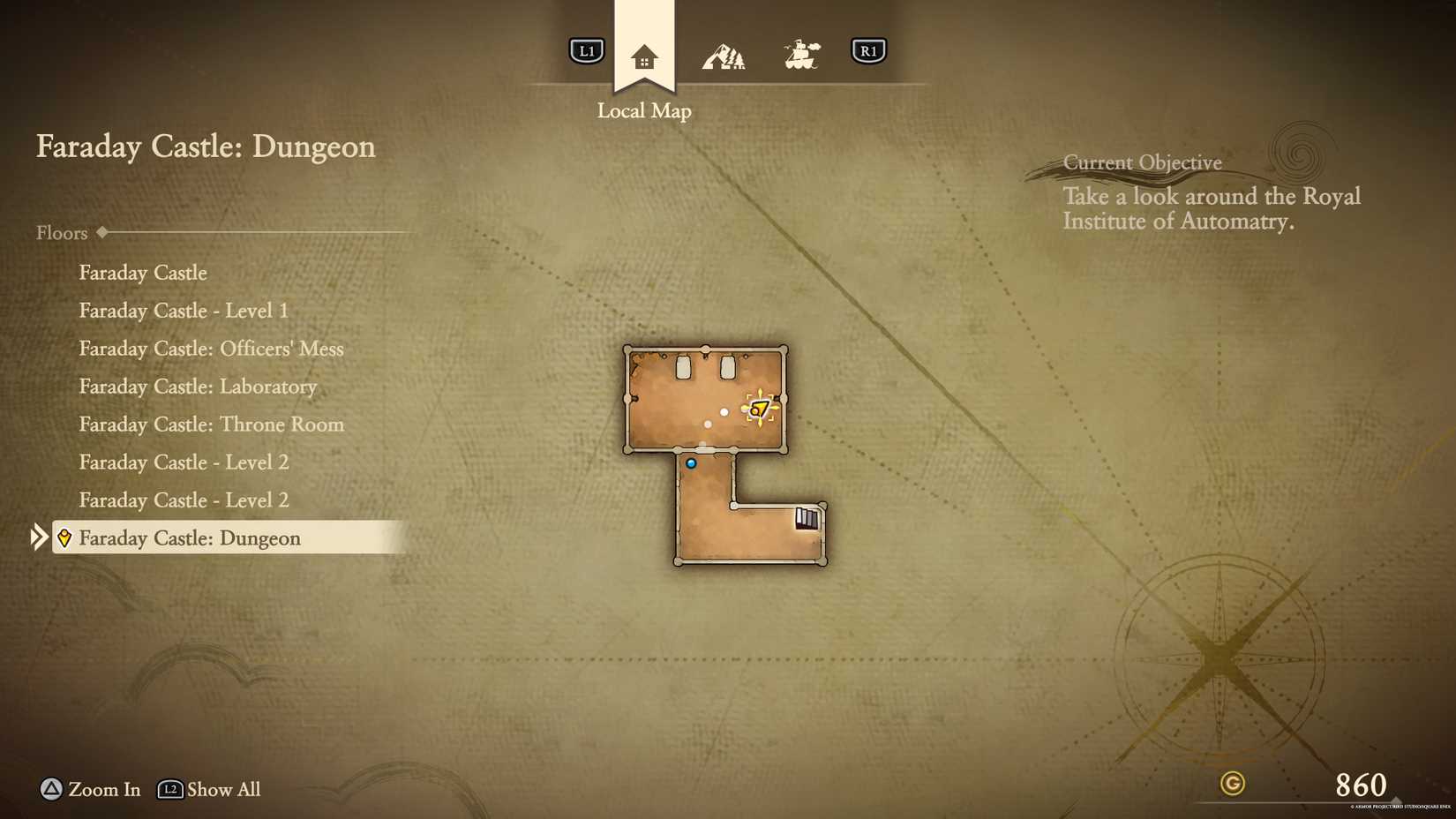Switch to the Laboratory floor map
Image resolution: width=1456 pixels, height=819 pixels.
[x=198, y=387]
